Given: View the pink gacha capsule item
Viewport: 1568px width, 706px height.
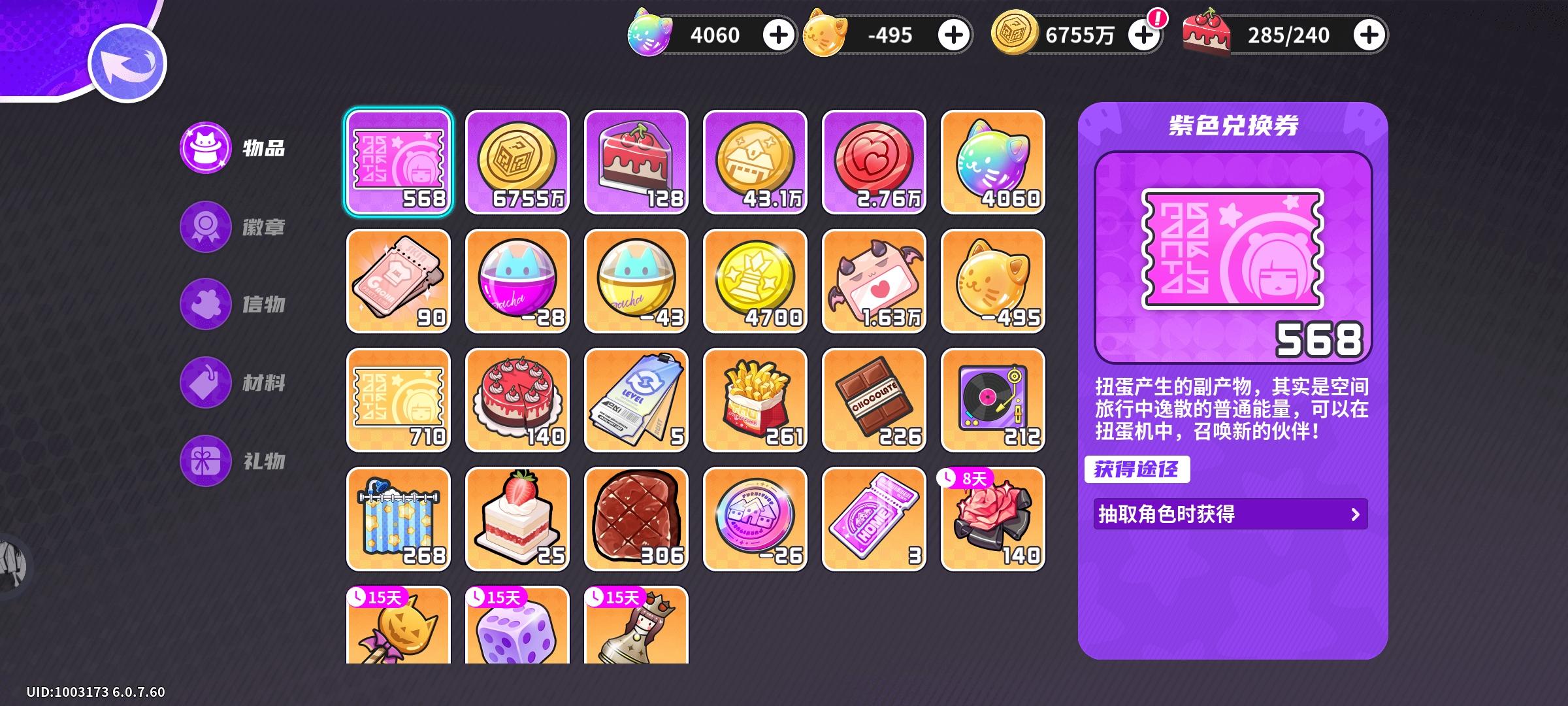Looking at the screenshot, I should [x=518, y=281].
